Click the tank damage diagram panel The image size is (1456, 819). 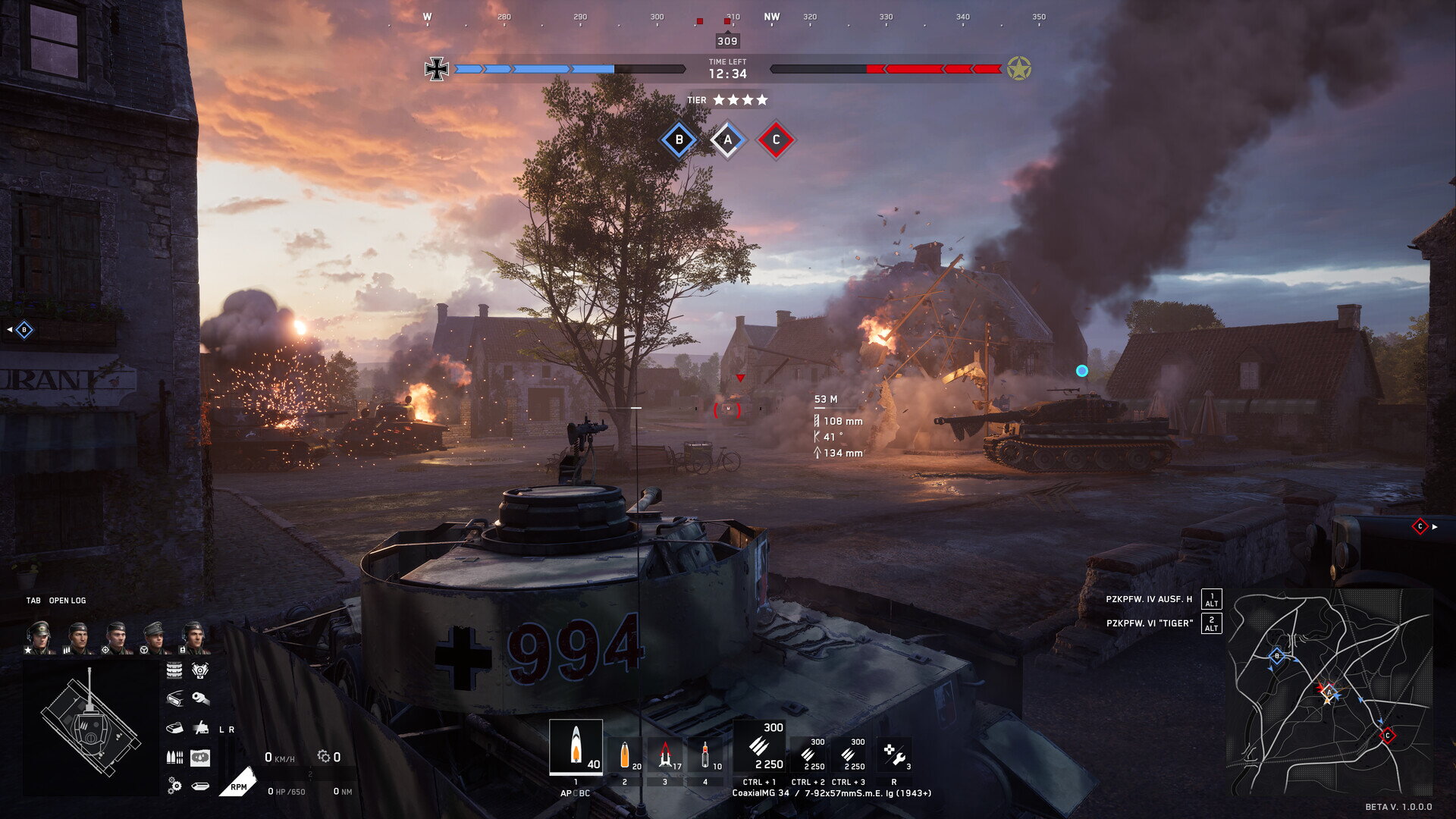(x=91, y=726)
